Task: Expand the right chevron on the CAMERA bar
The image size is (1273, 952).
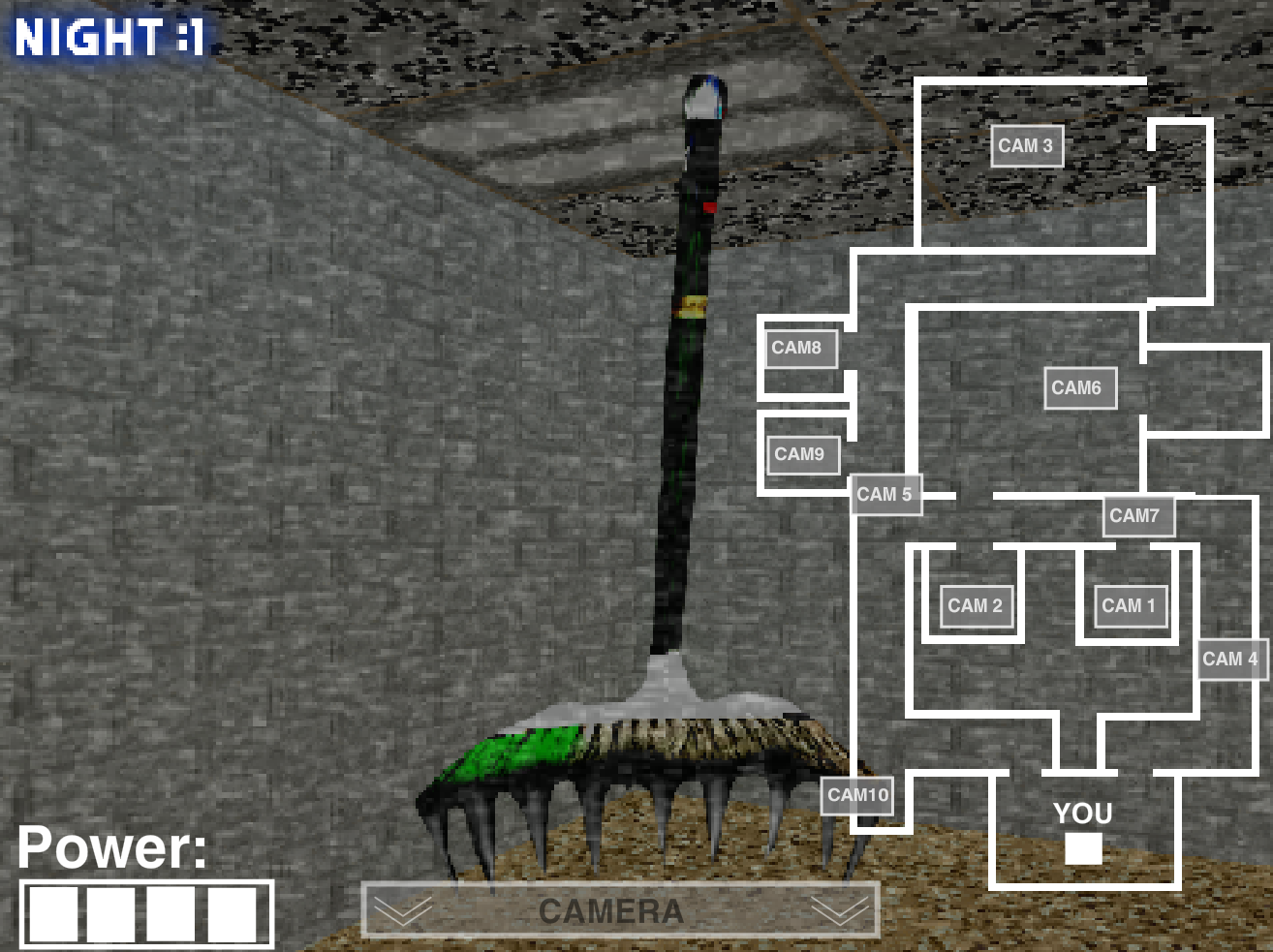Action: tap(839, 909)
